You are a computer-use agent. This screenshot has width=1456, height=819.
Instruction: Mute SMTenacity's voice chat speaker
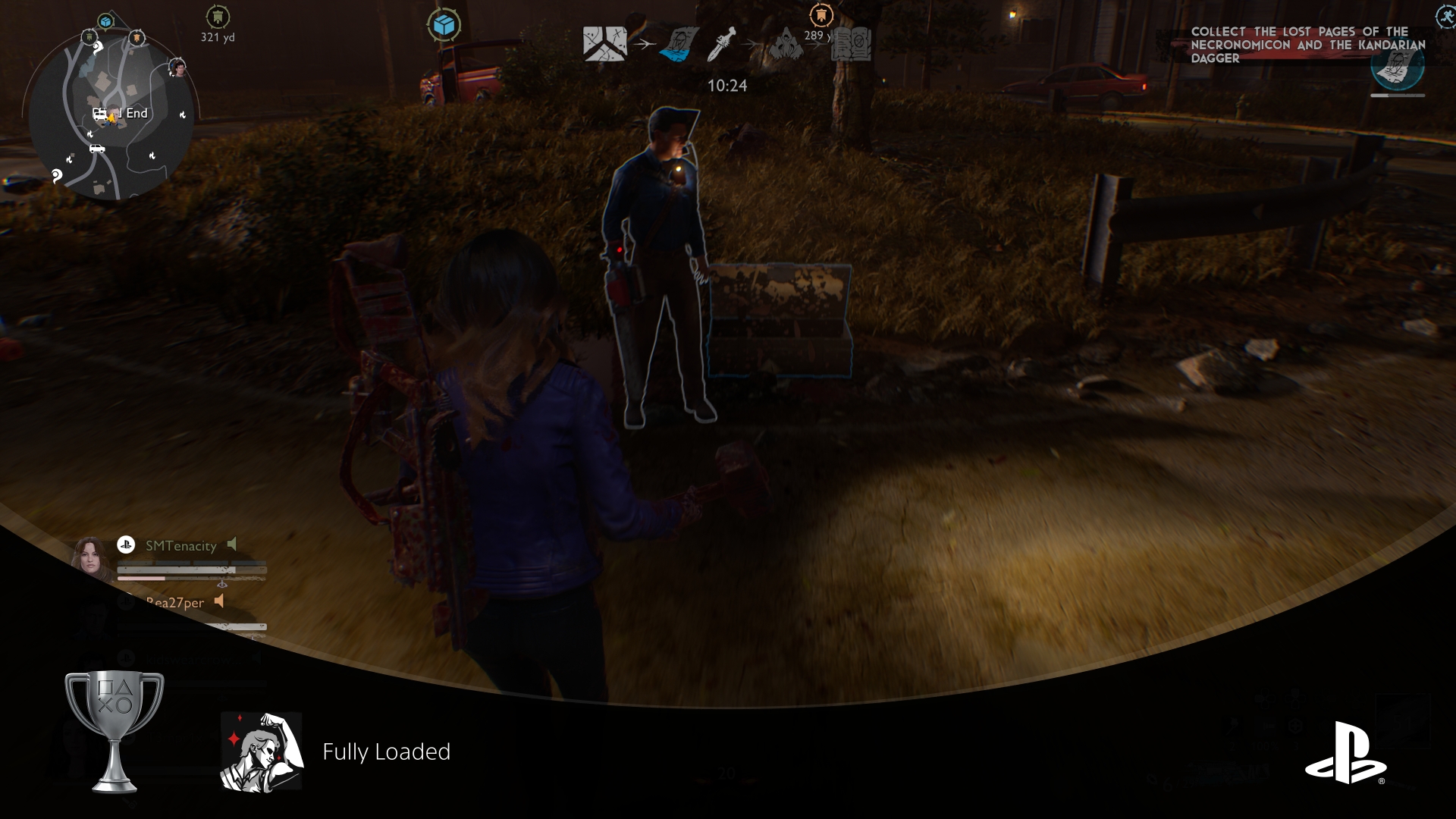tap(232, 543)
